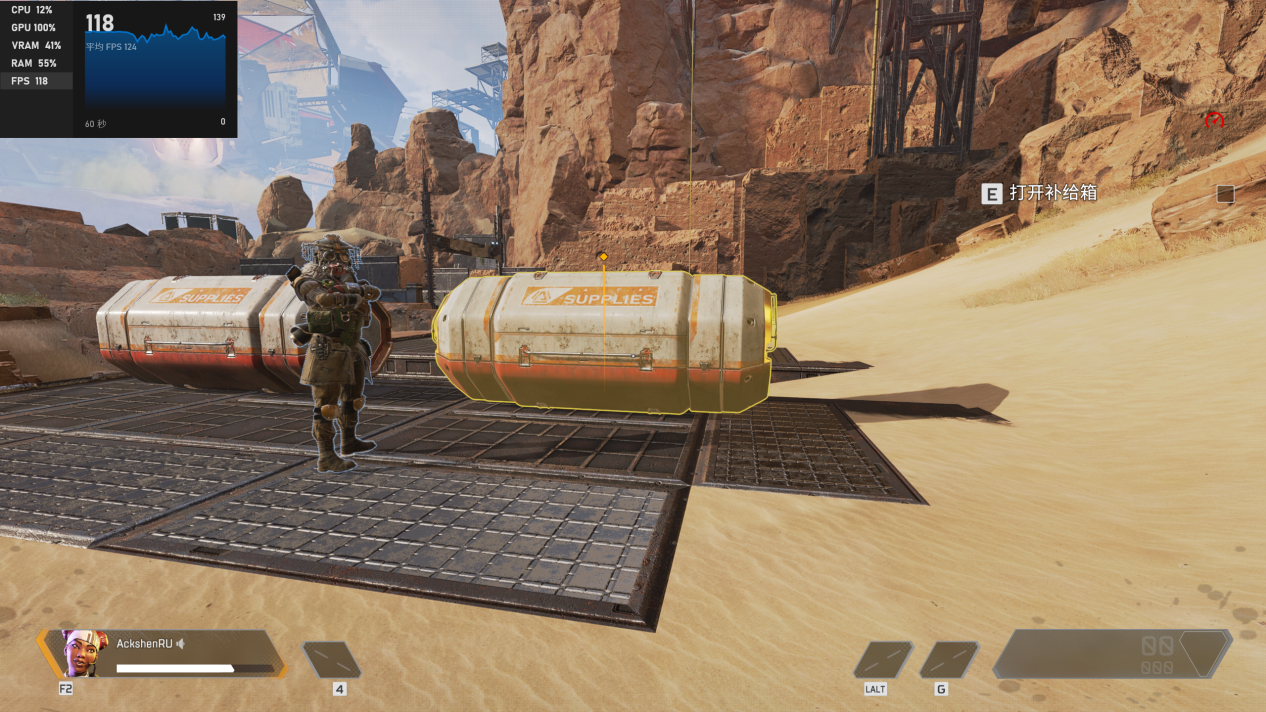Click the weapon panel with ammo digits
This screenshot has height=712, width=1266.
pos(1112,654)
